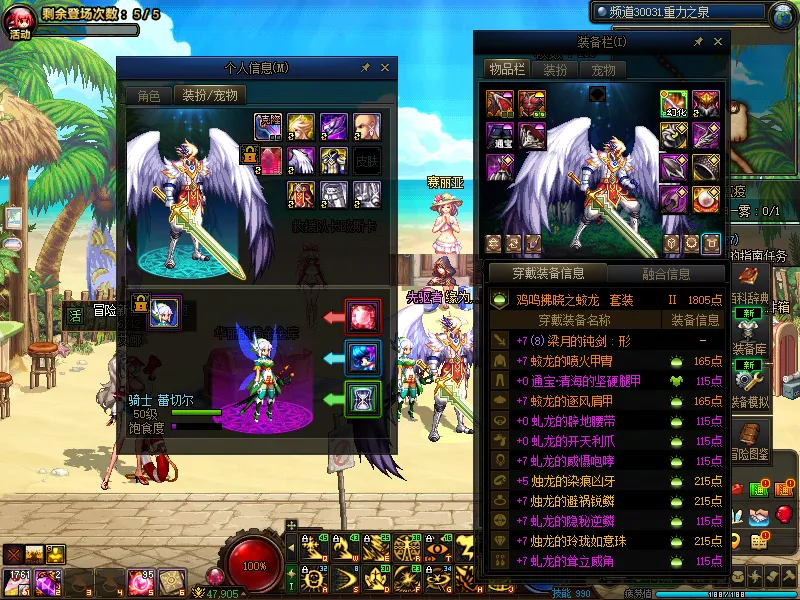Open the 物品栏 items tab
800x600 pixels.
tap(506, 70)
